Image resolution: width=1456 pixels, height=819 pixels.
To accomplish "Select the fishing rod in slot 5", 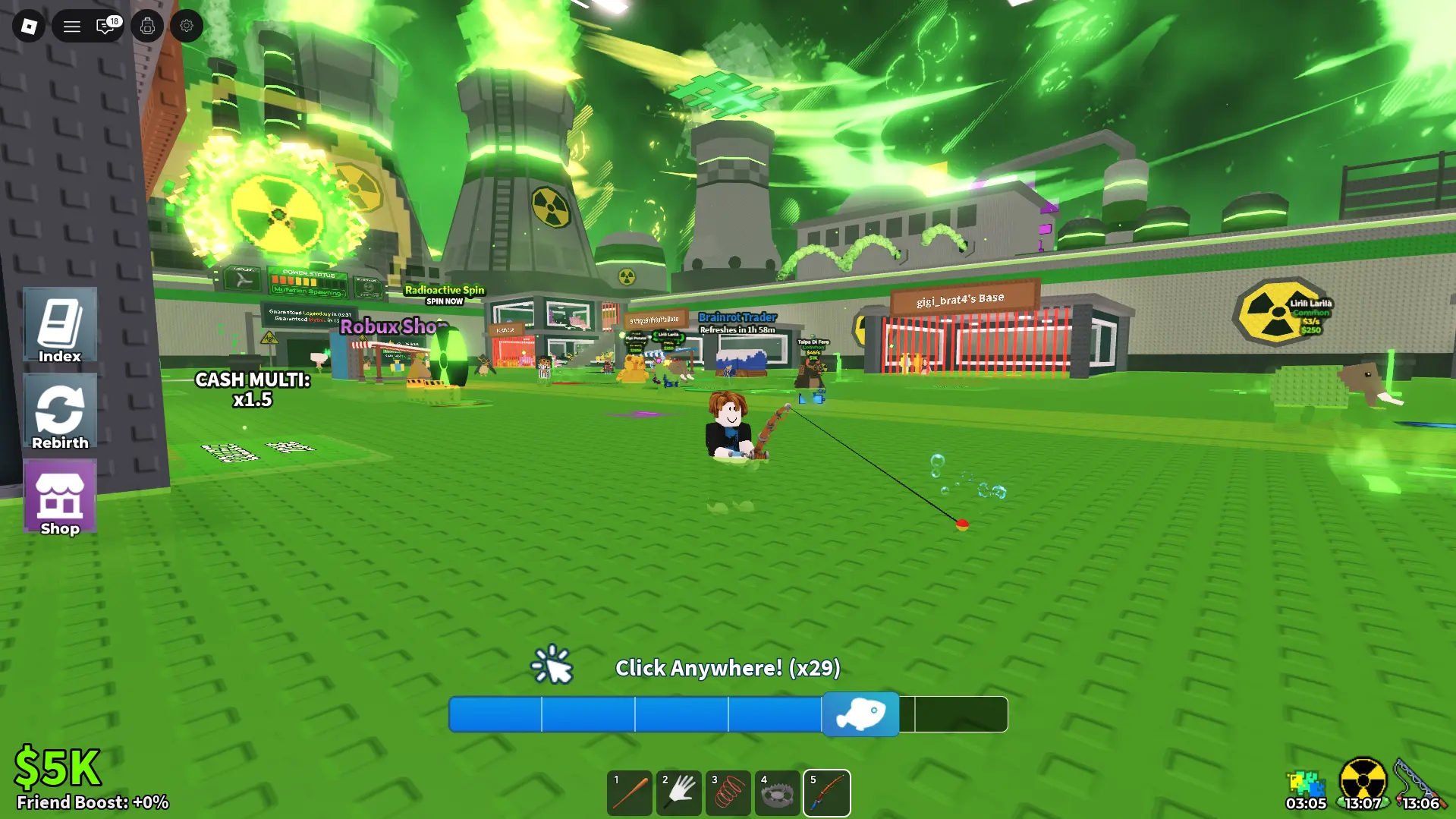I will pos(826,792).
